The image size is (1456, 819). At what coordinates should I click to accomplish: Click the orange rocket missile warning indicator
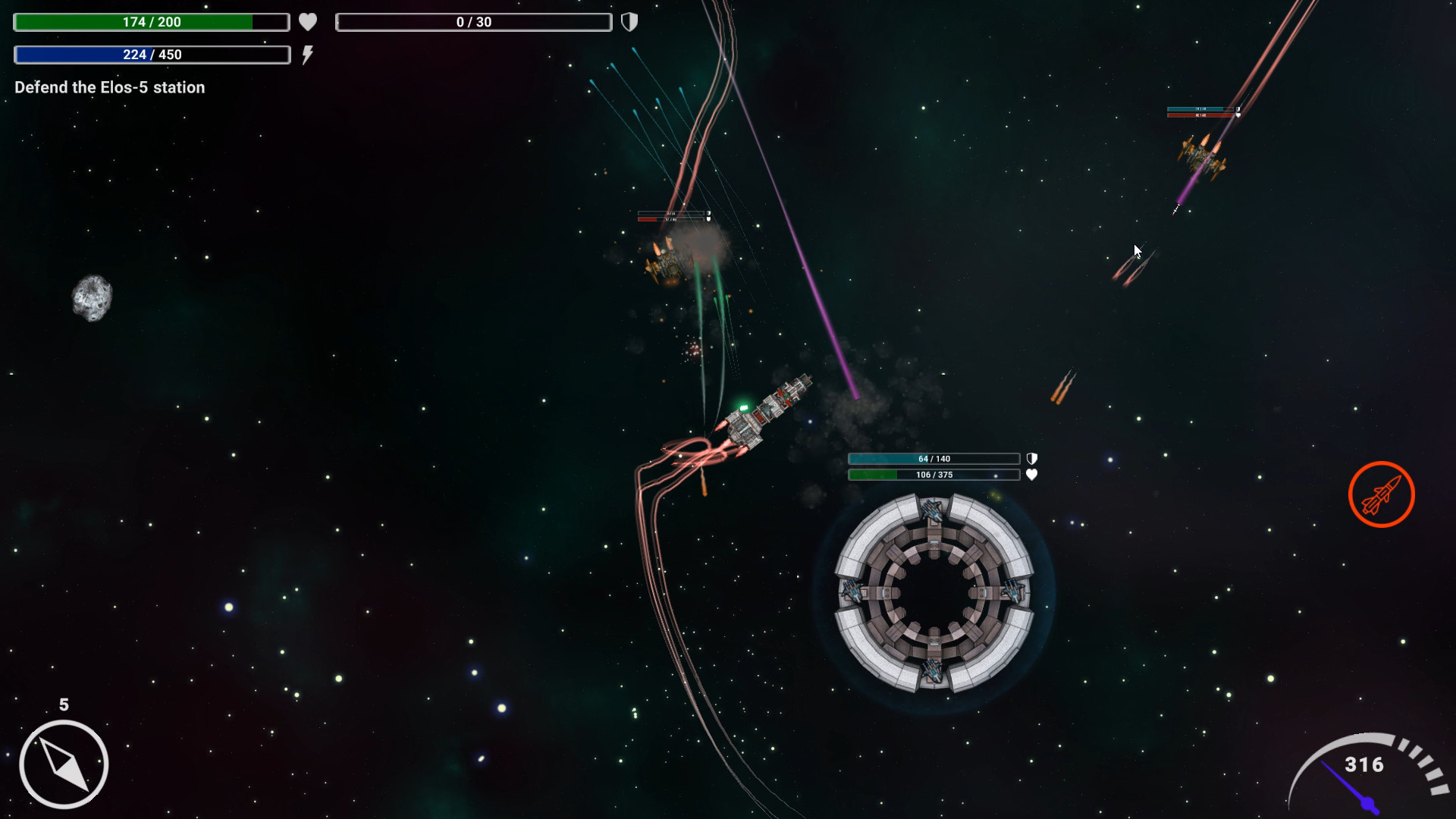click(x=1381, y=494)
